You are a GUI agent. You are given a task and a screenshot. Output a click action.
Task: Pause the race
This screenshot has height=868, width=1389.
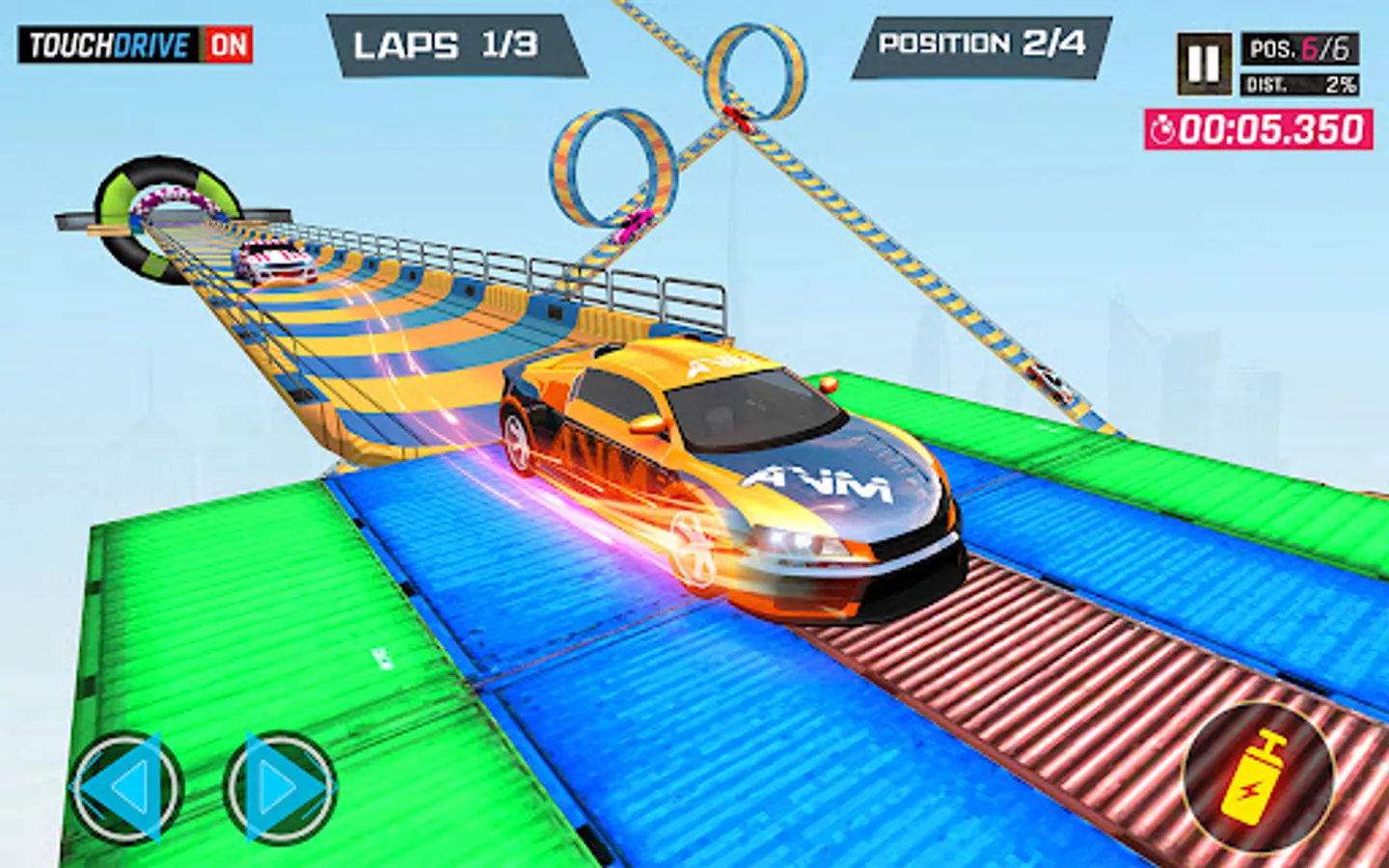tap(1203, 64)
